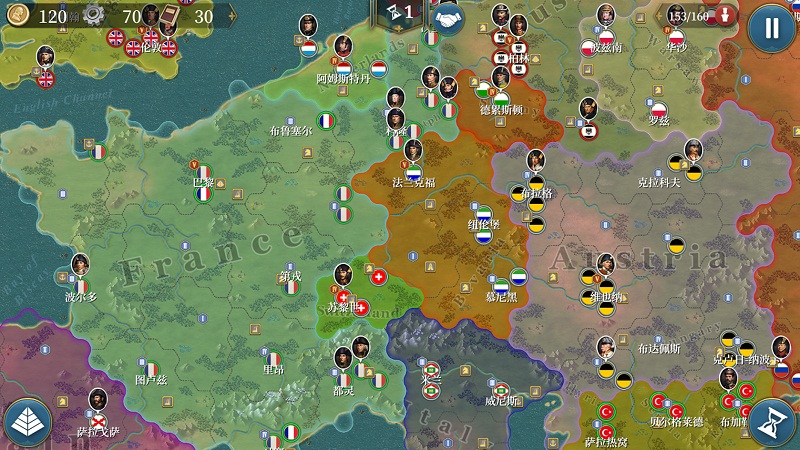This screenshot has height=450, width=800.
Task: Pause the game with the pause button
Action: (x=771, y=27)
